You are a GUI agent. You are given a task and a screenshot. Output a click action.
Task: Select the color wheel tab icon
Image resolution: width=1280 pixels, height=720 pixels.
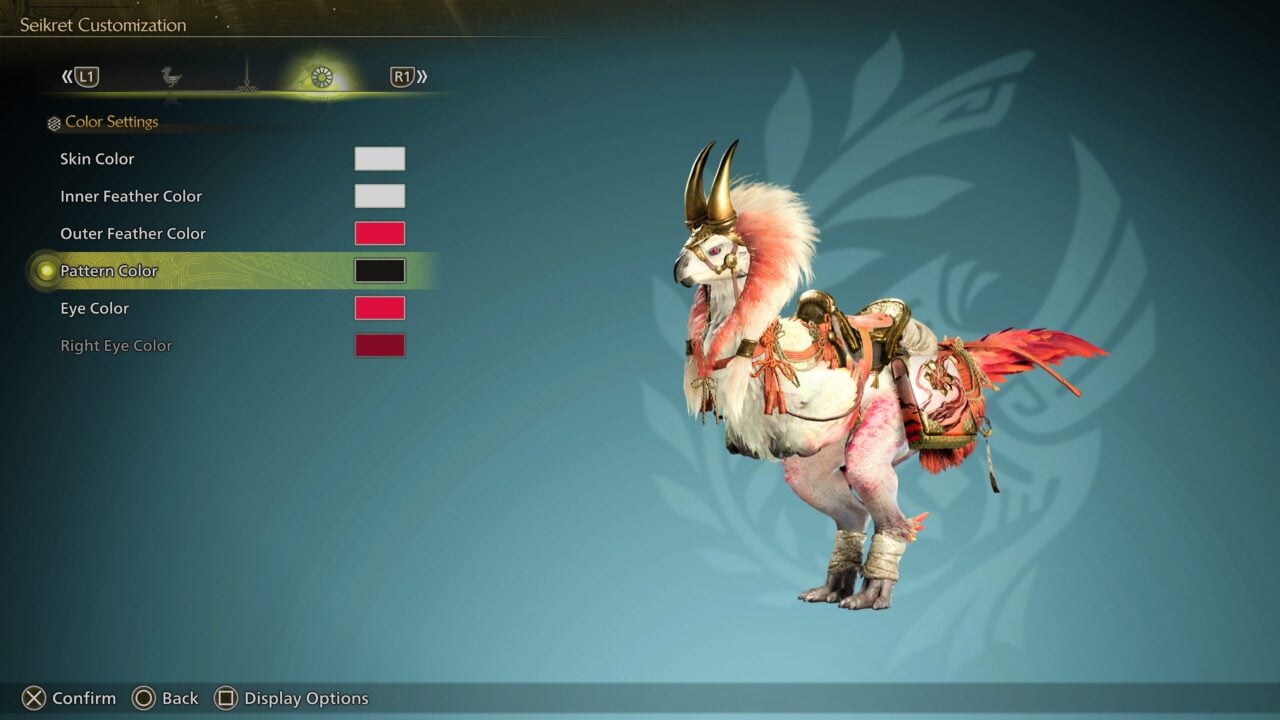(320, 77)
